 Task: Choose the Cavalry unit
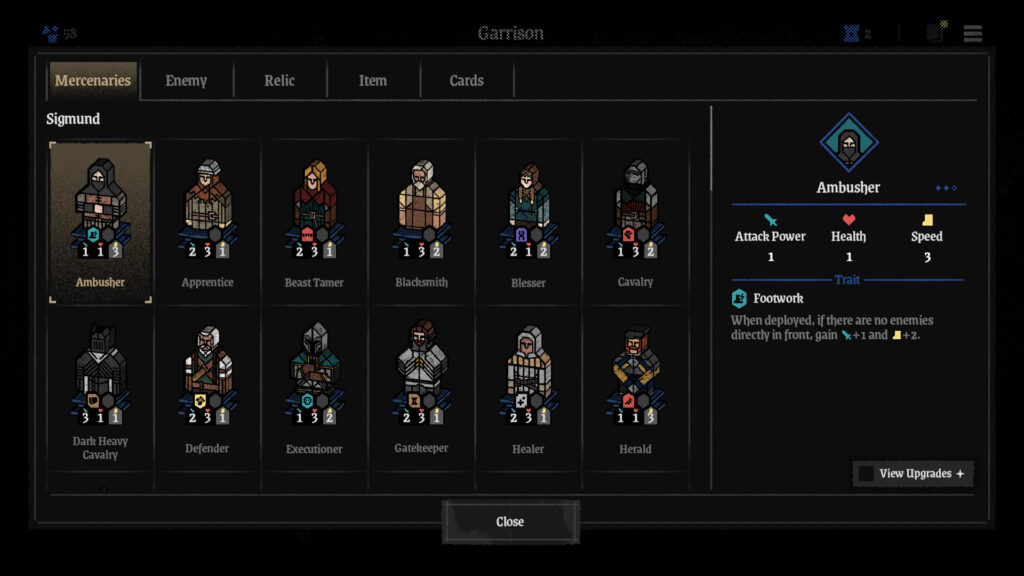(x=635, y=222)
